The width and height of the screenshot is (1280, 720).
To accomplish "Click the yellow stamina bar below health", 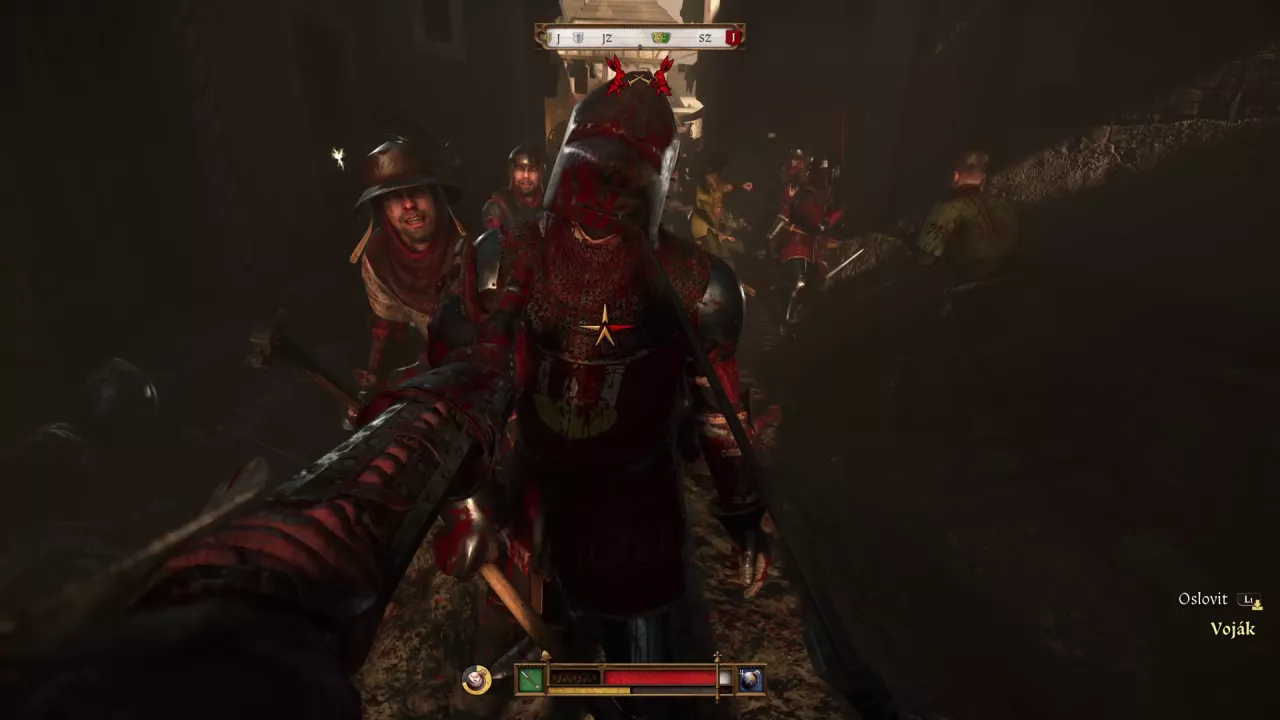I will pos(590,690).
